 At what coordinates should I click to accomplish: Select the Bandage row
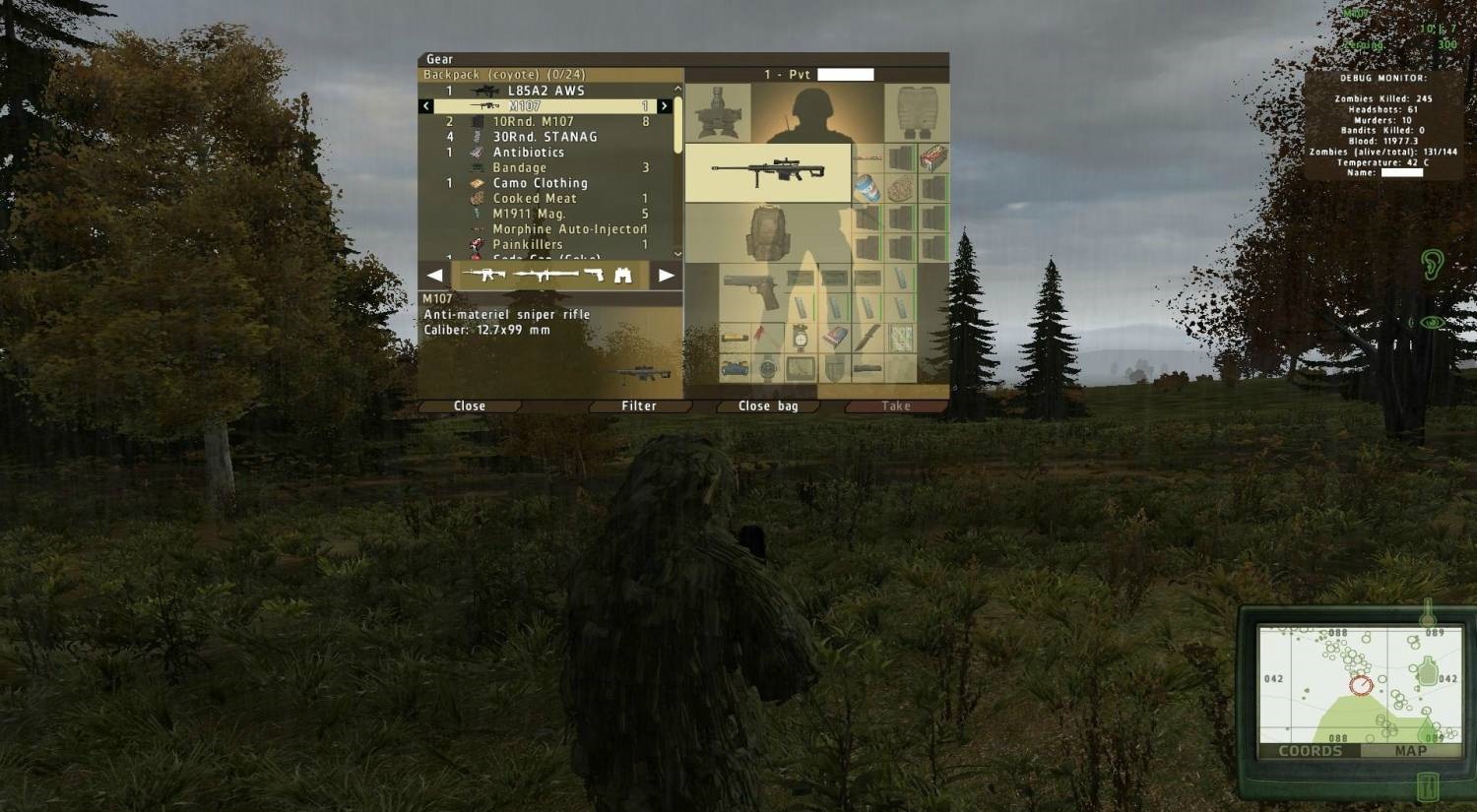click(519, 168)
